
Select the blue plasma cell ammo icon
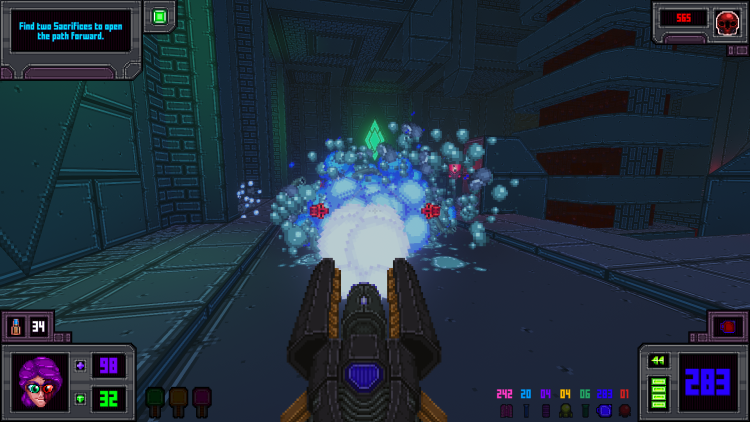click(x=604, y=410)
